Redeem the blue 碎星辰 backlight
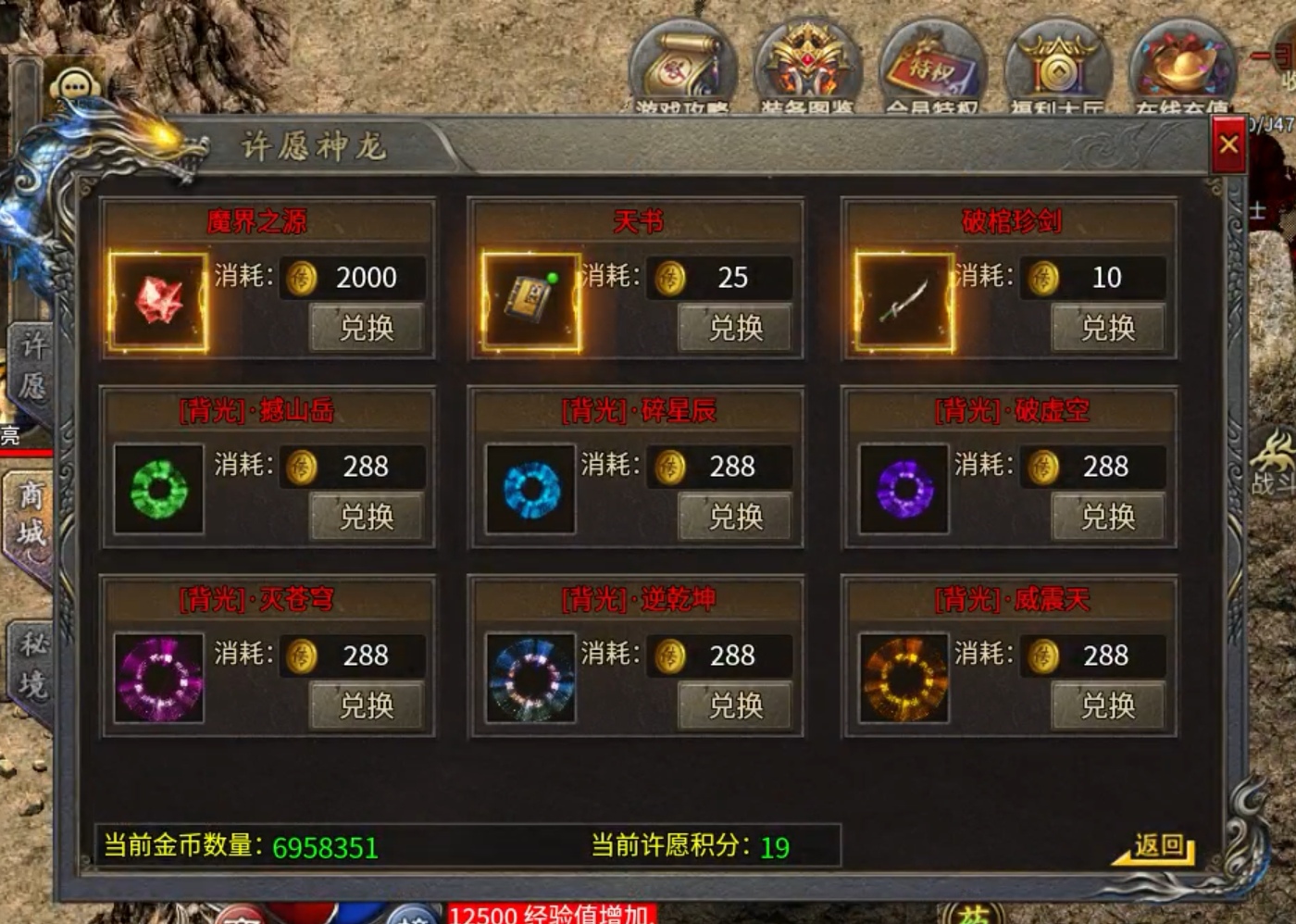 735,517
